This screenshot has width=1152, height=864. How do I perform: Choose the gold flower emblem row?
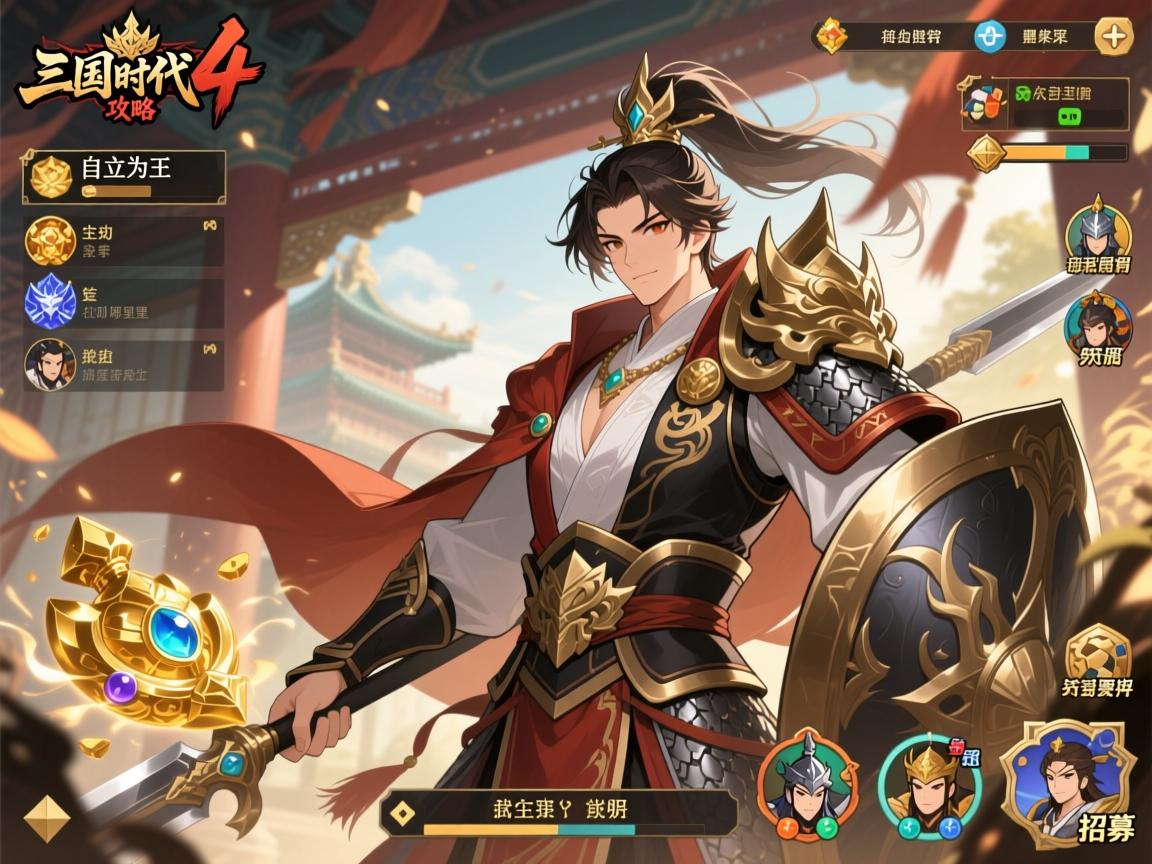[x=123, y=241]
